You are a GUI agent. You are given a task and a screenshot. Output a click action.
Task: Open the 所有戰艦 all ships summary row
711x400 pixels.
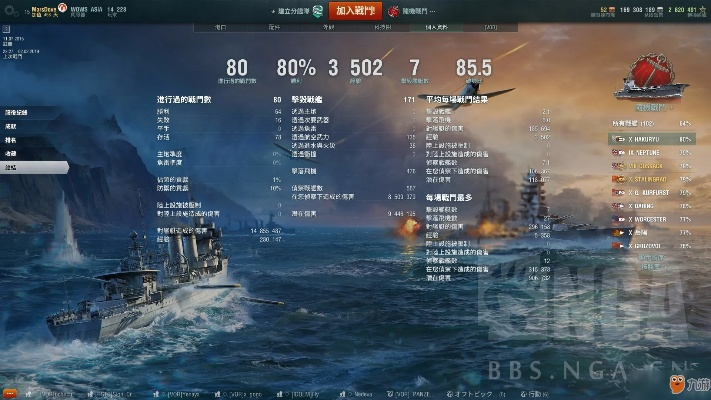648,124
